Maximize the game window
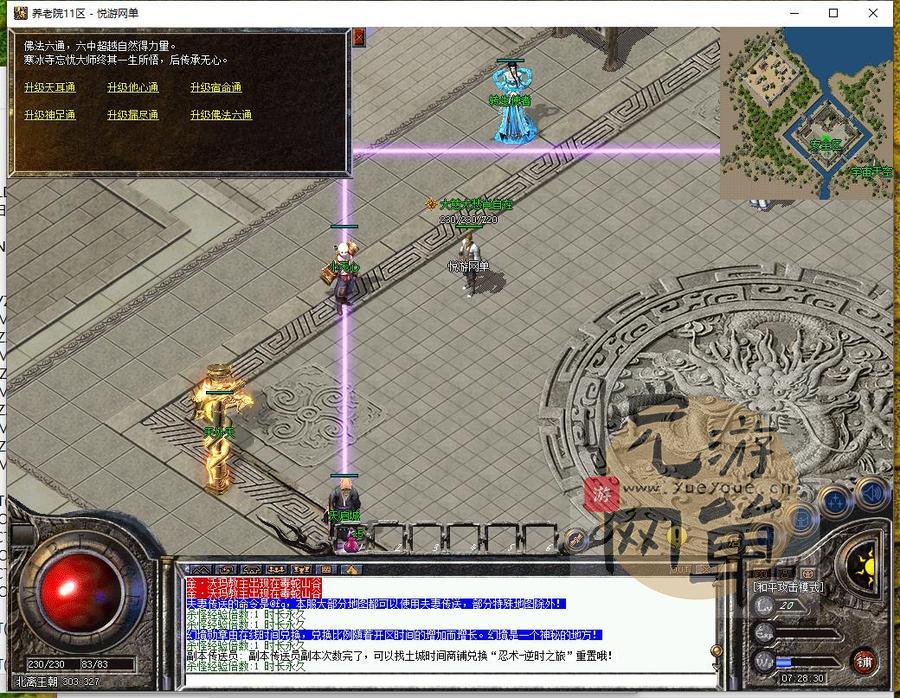The width and height of the screenshot is (900, 698). (834, 13)
